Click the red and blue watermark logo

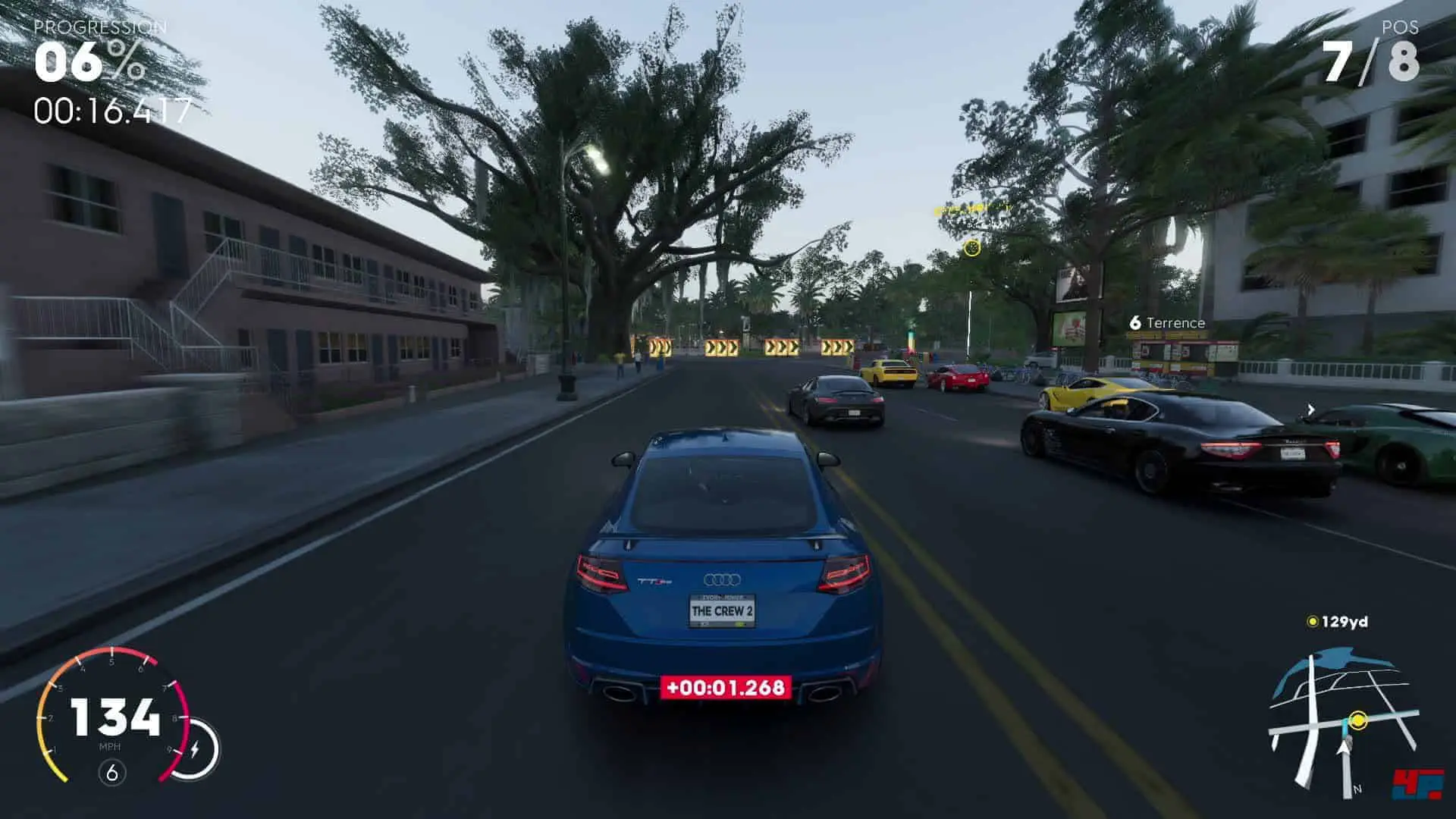[1417, 783]
